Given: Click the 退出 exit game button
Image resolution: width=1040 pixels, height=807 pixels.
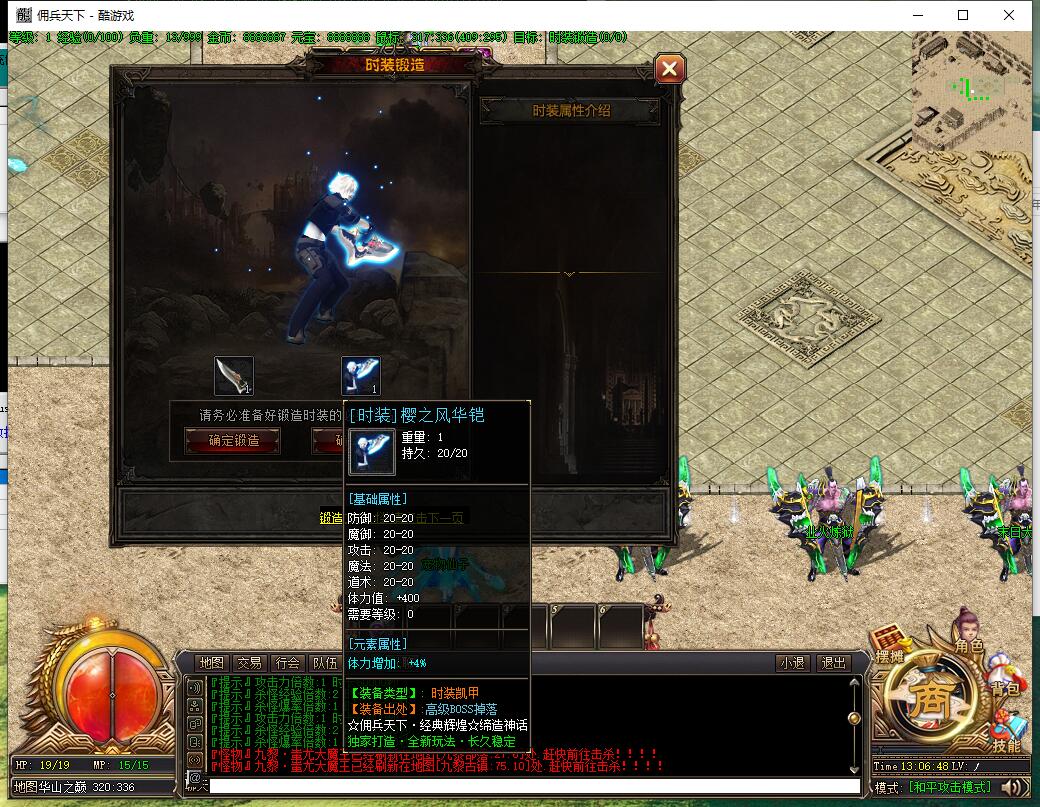Looking at the screenshot, I should click(832, 663).
